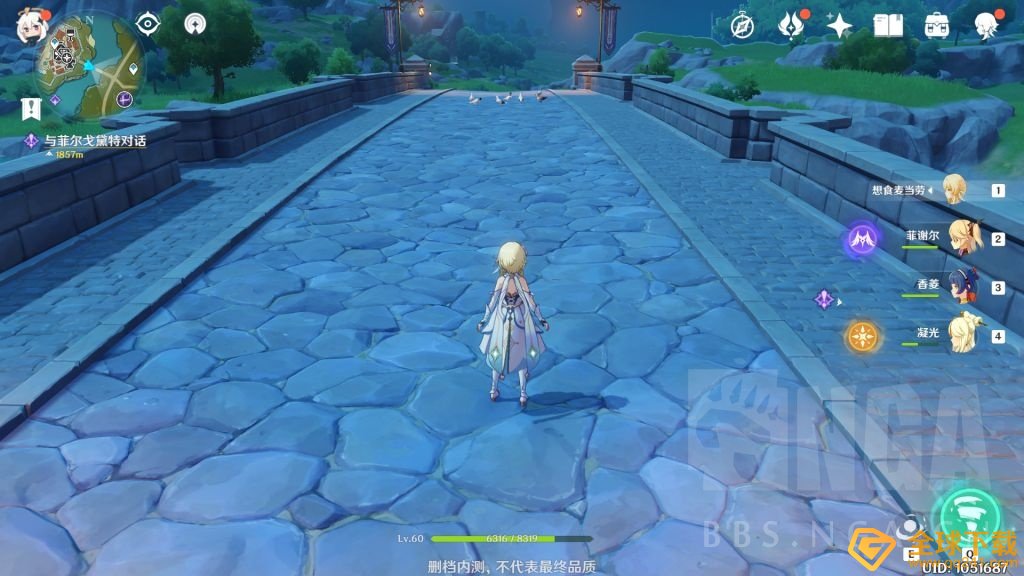Switch to party member 凝光
The height and width of the screenshot is (576, 1024).
click(962, 333)
